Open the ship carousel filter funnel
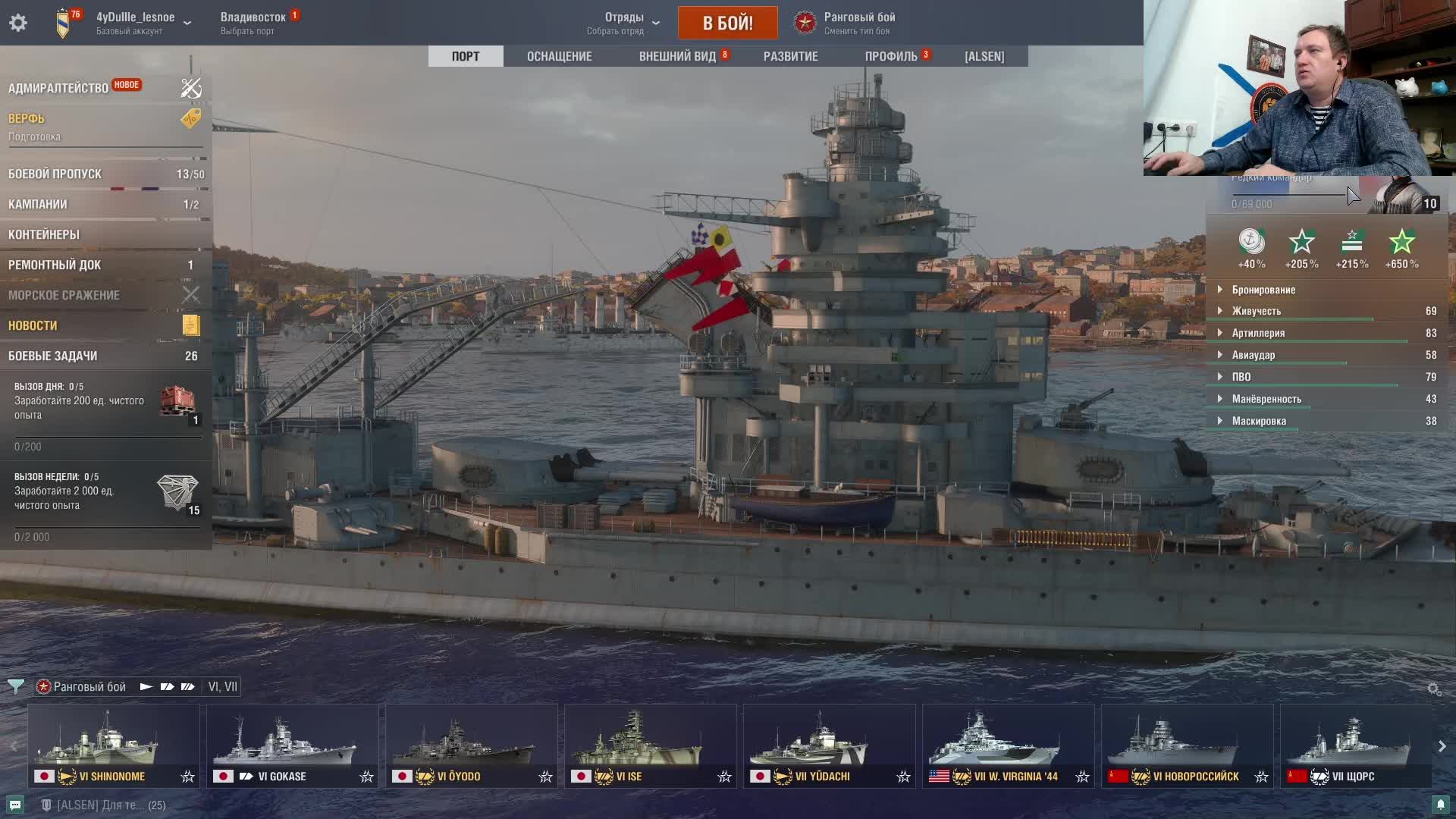 (15, 687)
